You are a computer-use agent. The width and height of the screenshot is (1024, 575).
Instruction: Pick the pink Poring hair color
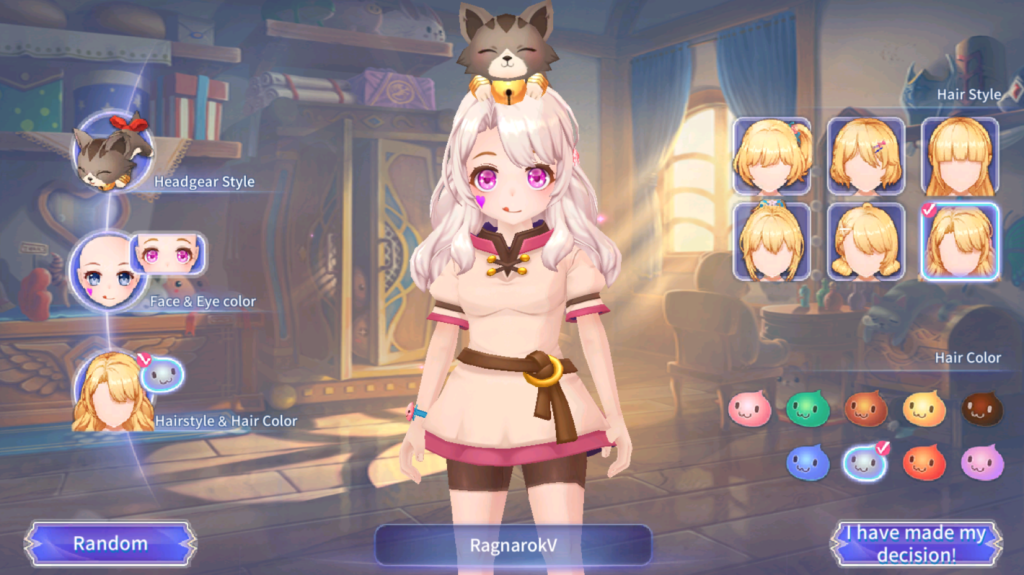(x=749, y=409)
